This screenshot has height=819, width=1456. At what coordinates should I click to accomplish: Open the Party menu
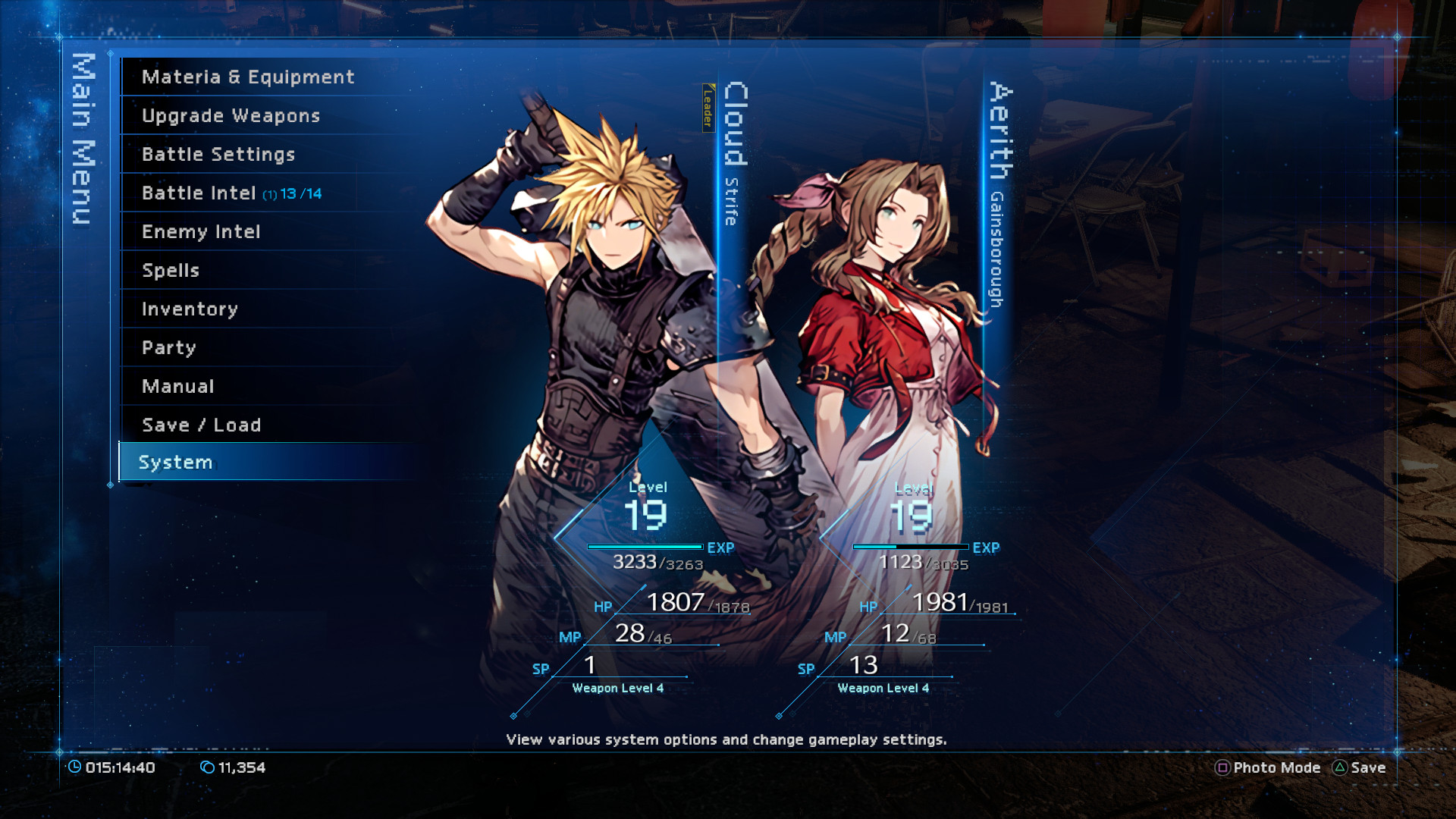pyautogui.click(x=168, y=347)
